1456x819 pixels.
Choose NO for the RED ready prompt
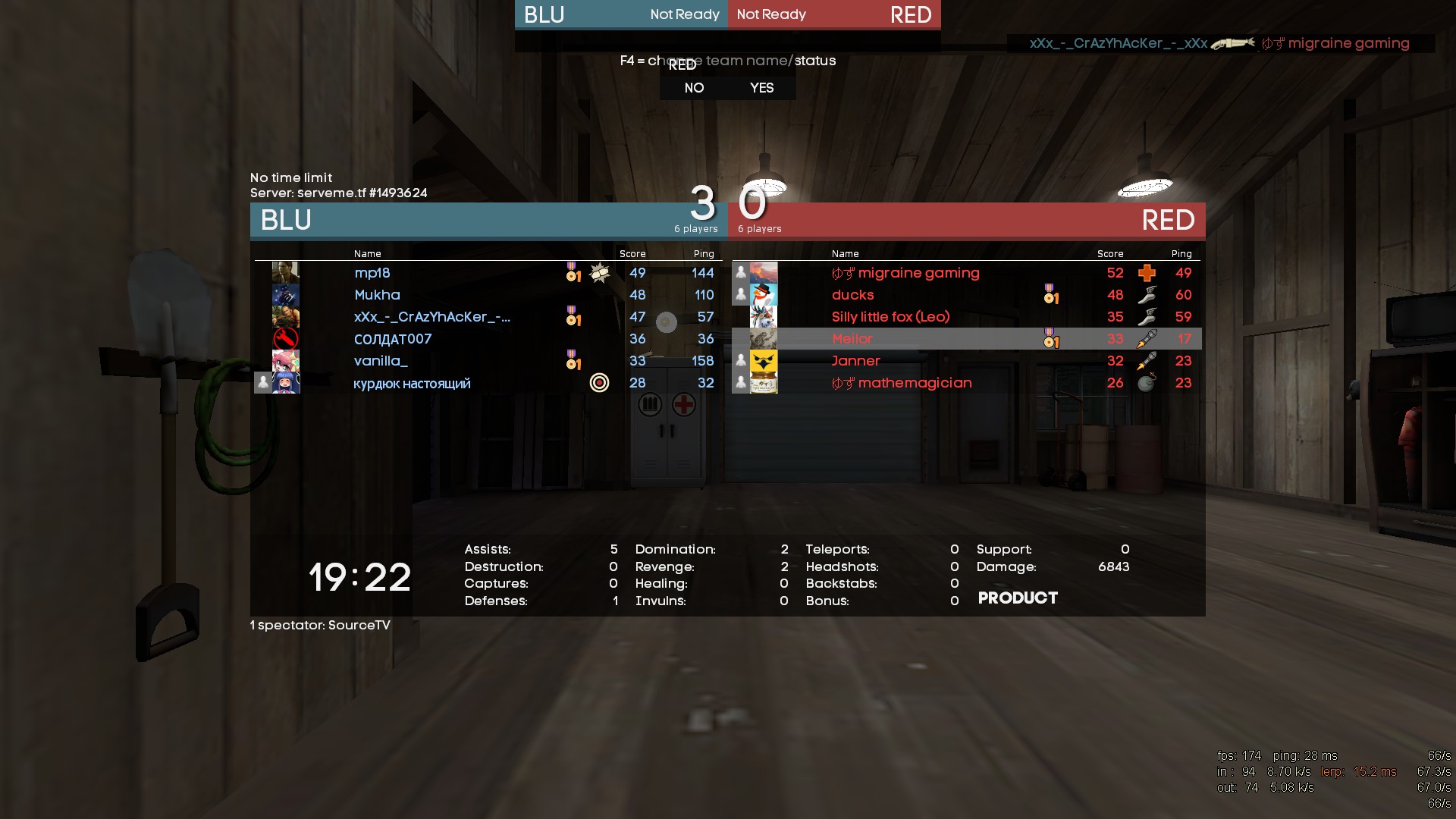click(x=694, y=88)
